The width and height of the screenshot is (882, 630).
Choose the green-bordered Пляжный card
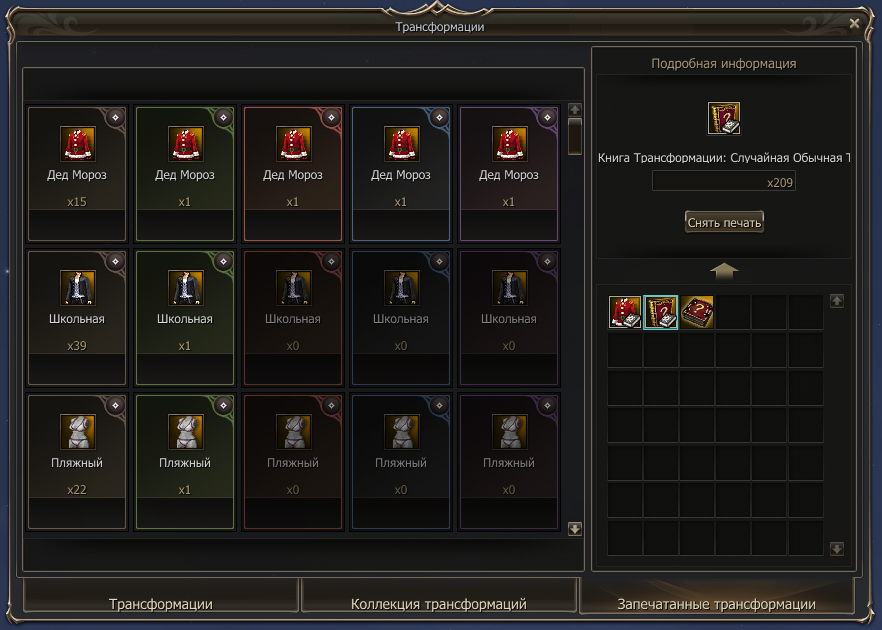(185, 461)
